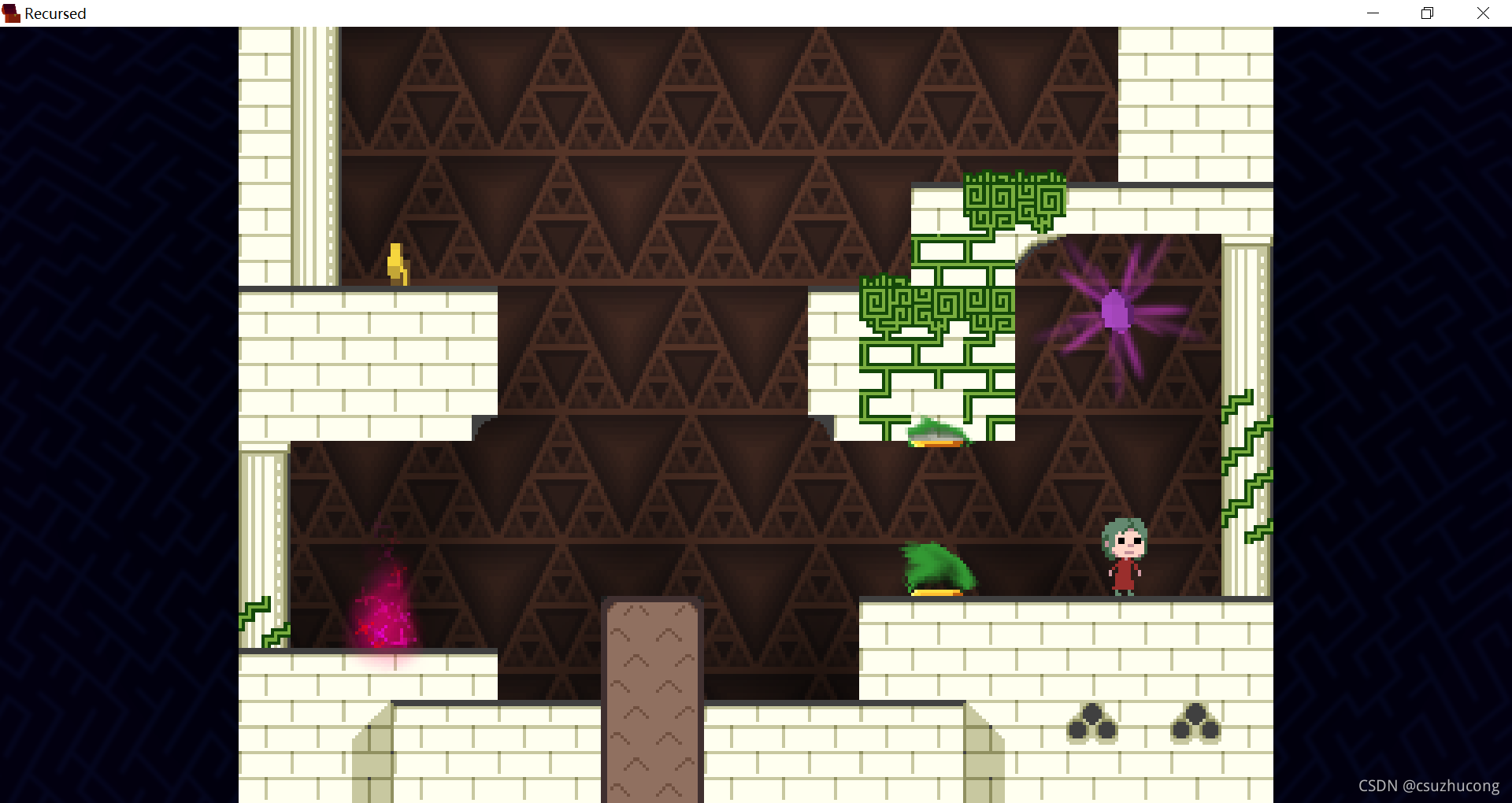This screenshot has width=1512, height=803.
Task: Minimize the Recursed window
Action: point(1373,13)
